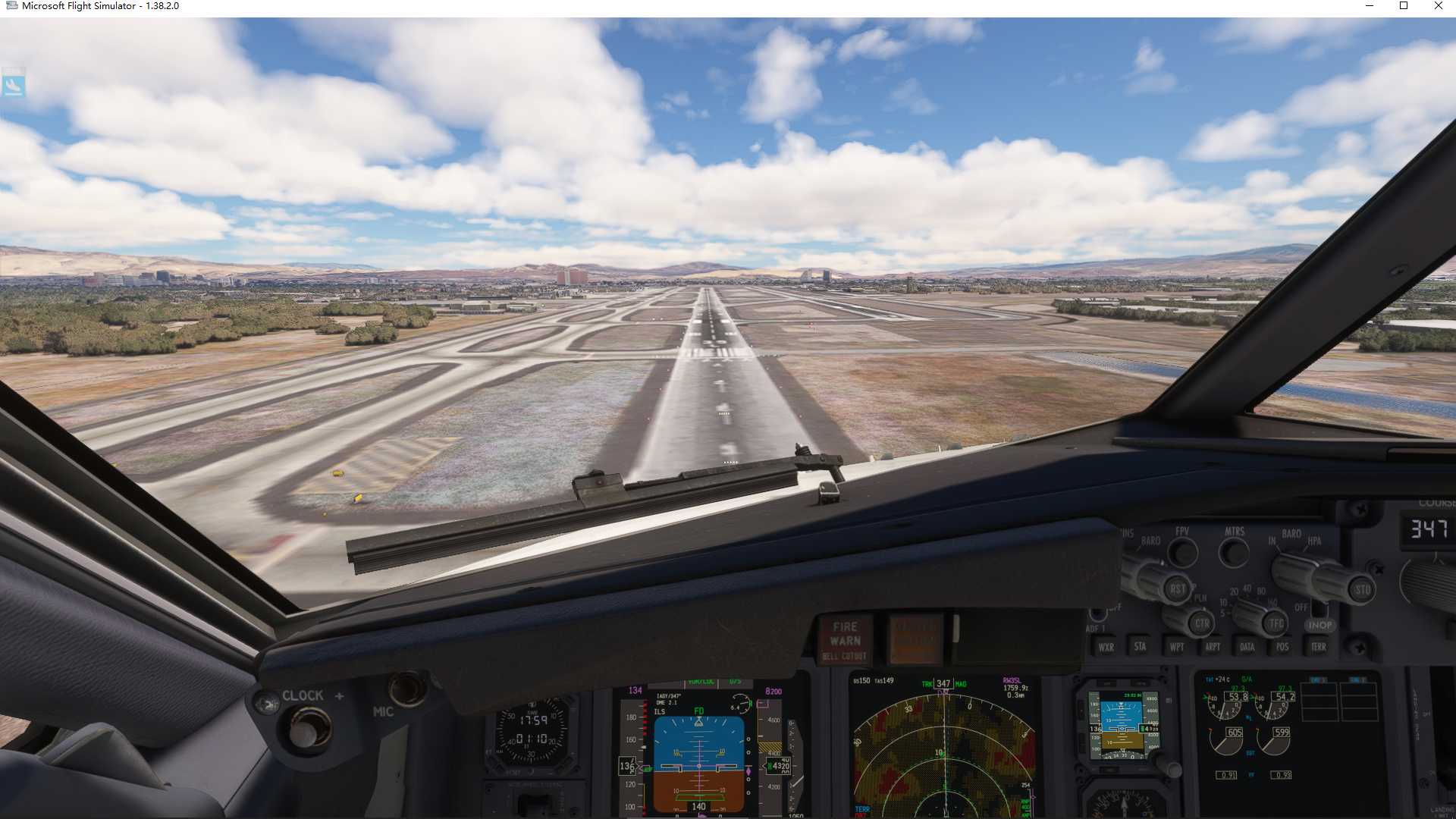Toggle the TFC traffic display knob

(x=1274, y=623)
